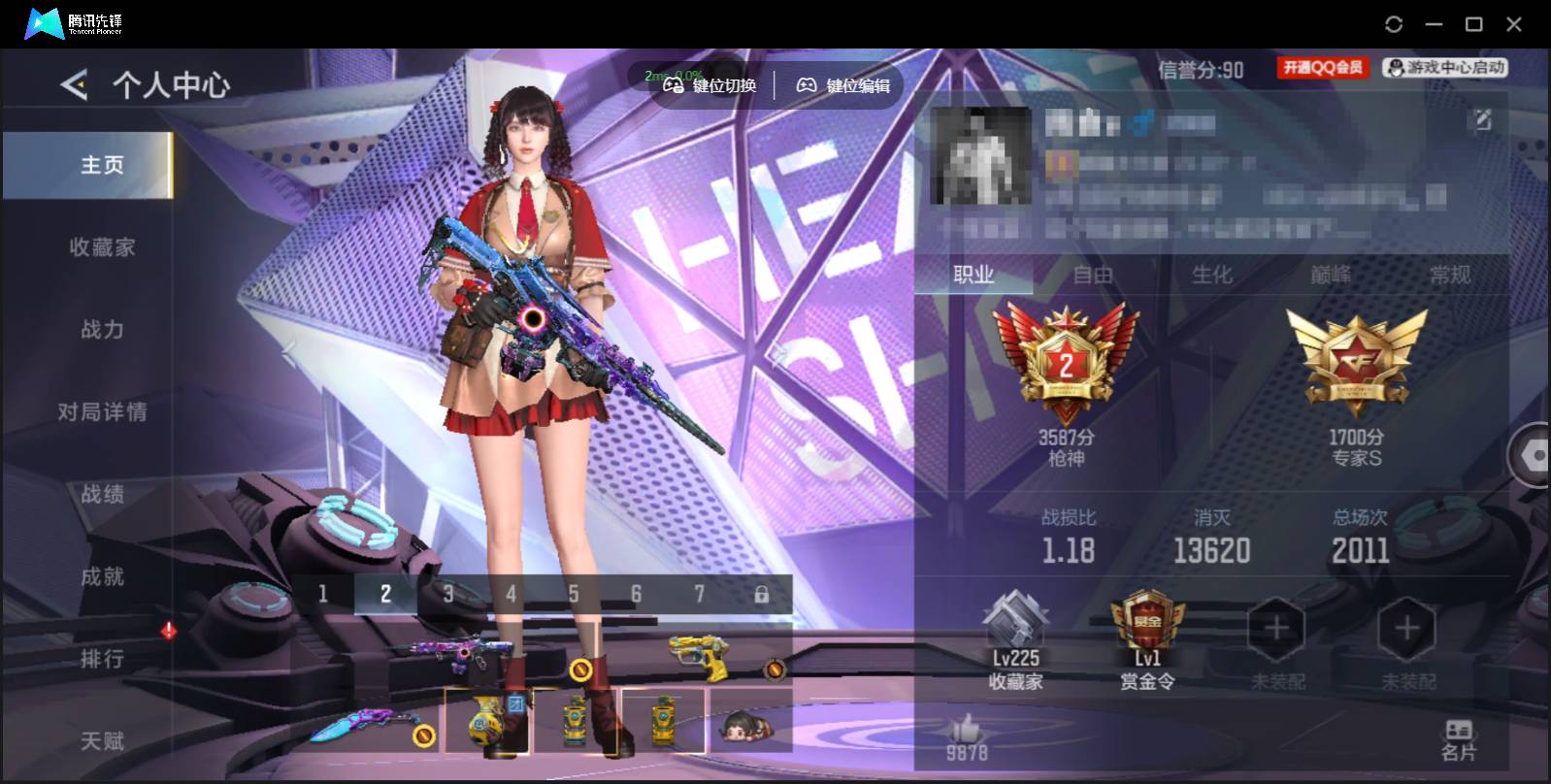Select loadout preset slot 2
Viewport: 1551px width, 784px height.
(x=385, y=593)
